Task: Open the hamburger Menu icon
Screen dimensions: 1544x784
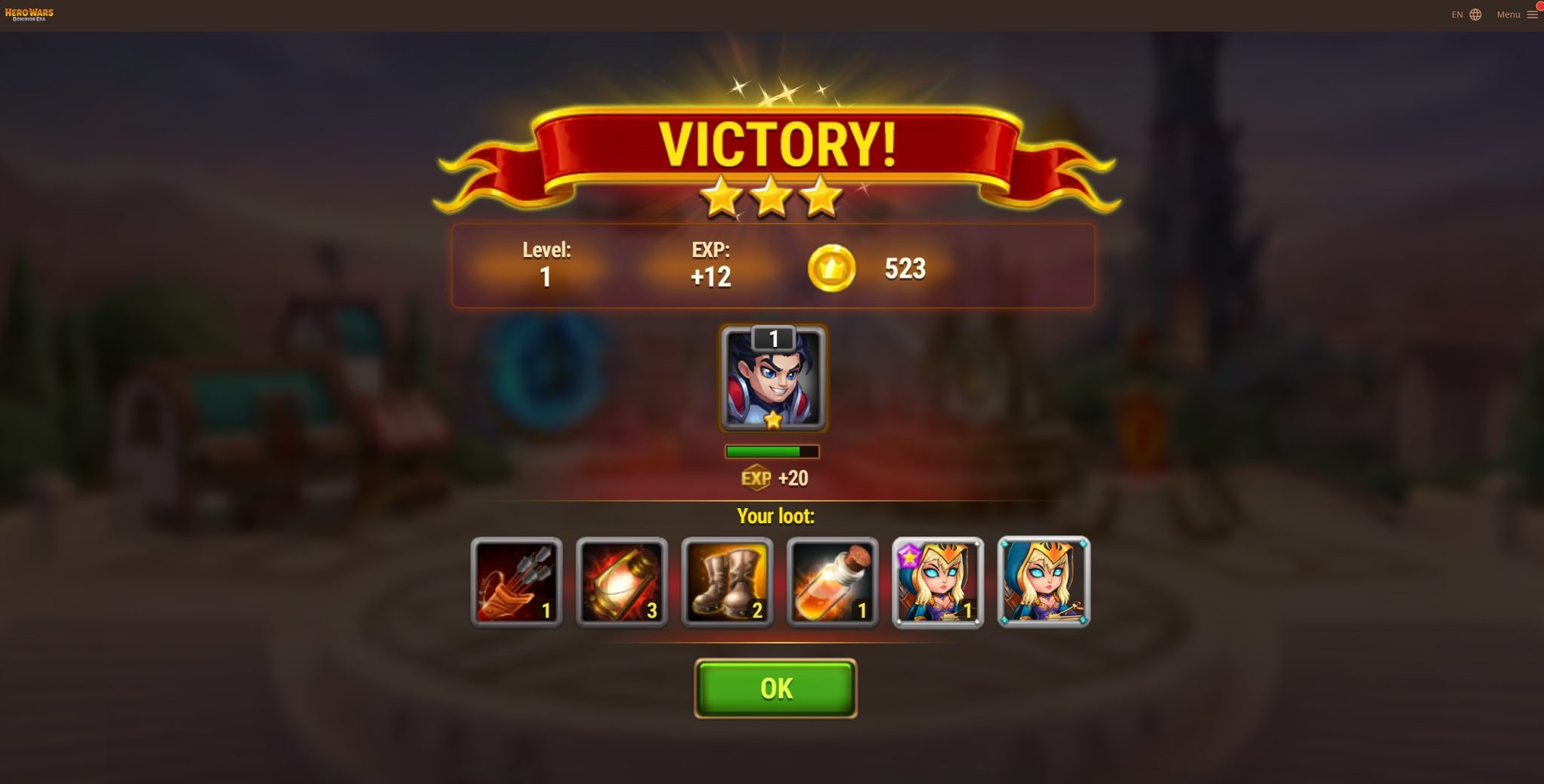Action: [1533, 14]
